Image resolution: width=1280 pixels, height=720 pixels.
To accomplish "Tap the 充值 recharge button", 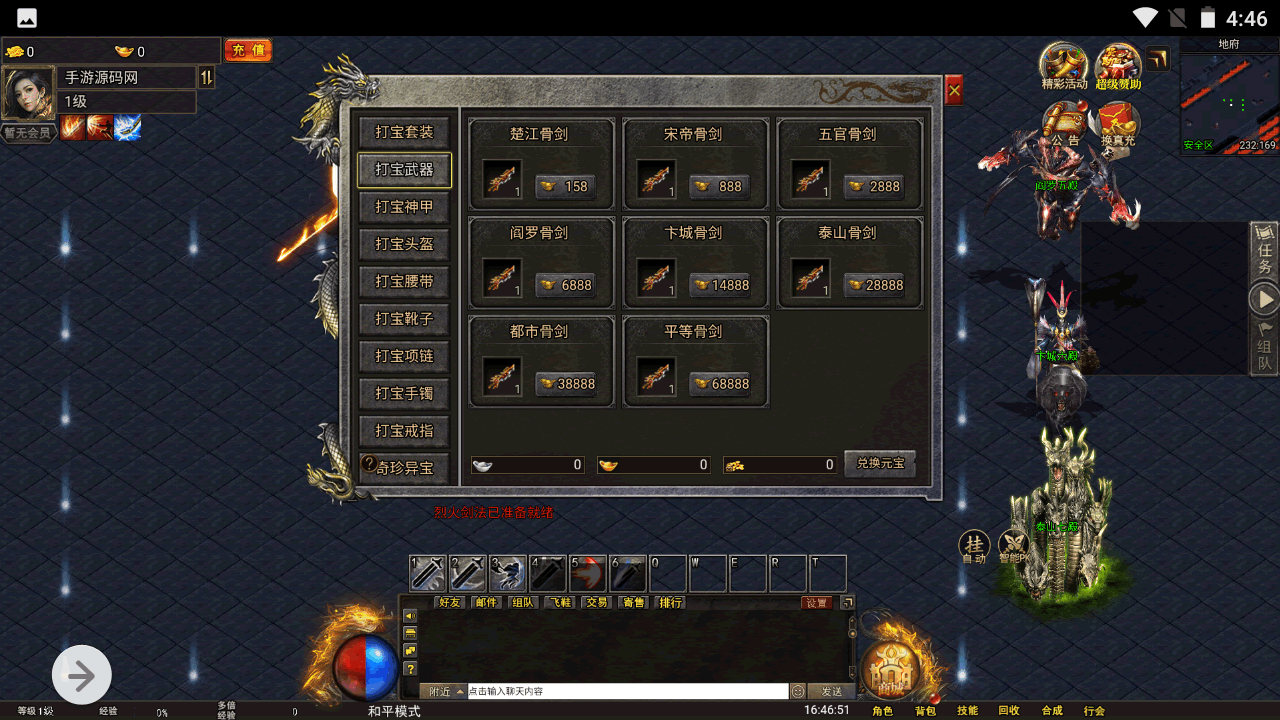I will pos(247,50).
